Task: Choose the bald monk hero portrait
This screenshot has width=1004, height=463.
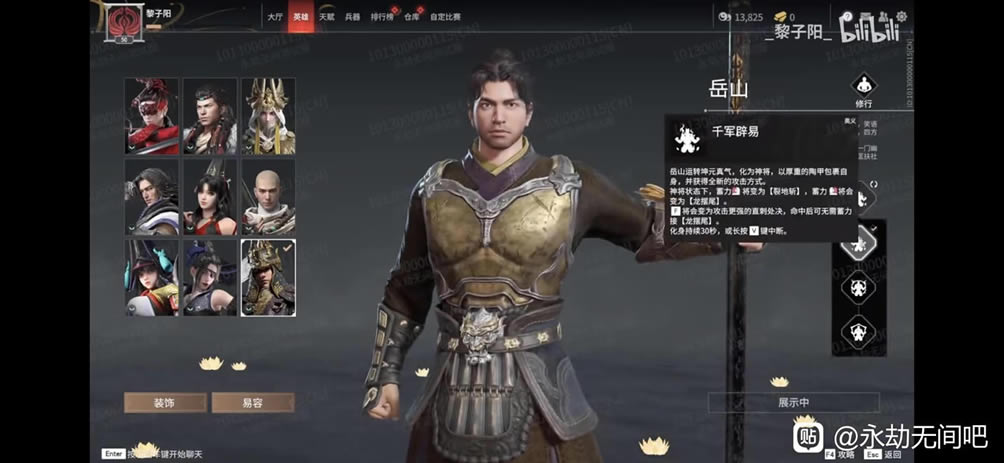Action: pyautogui.click(x=268, y=196)
